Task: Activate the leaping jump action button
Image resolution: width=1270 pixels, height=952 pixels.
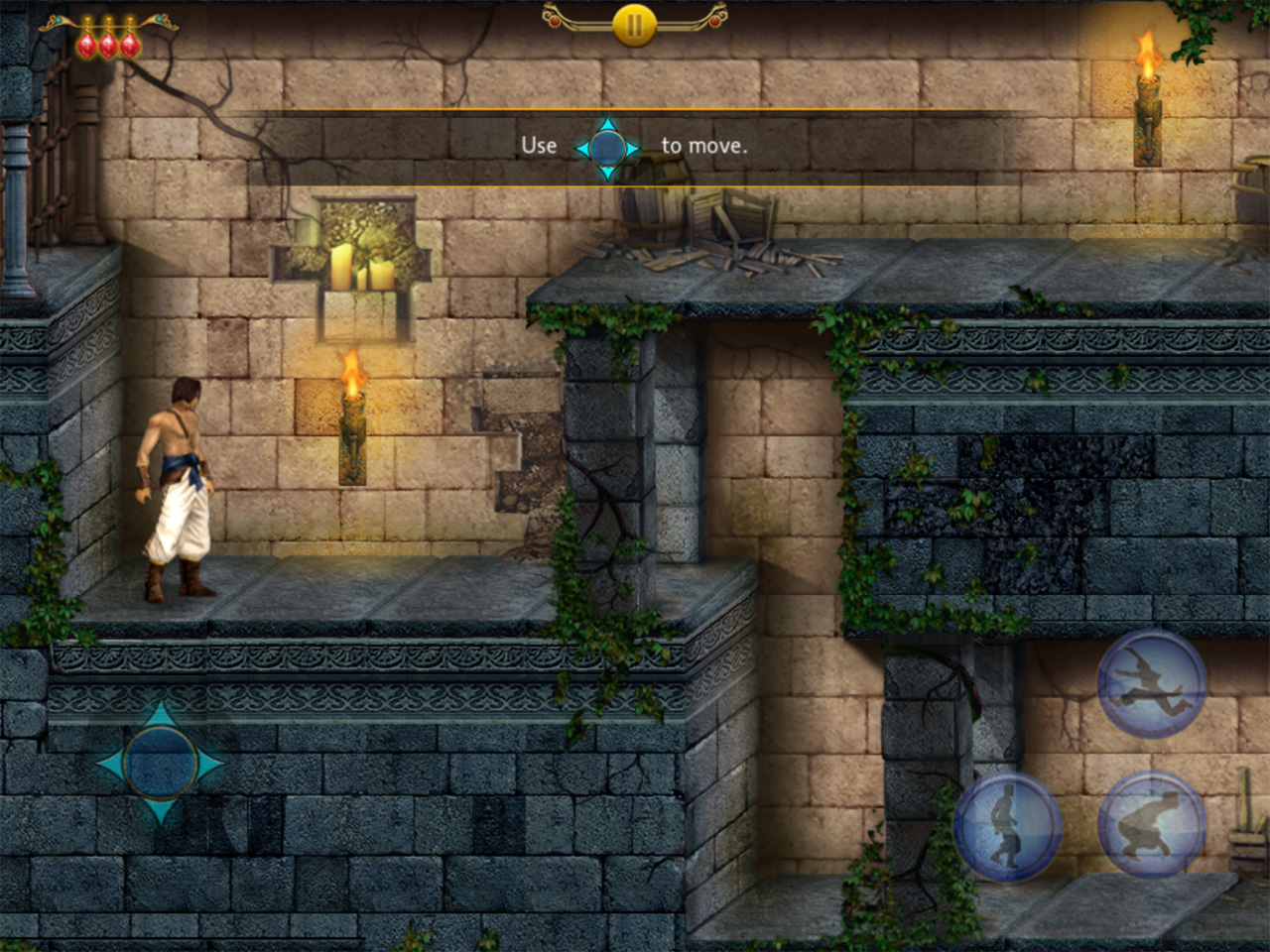Action: coord(1151,682)
